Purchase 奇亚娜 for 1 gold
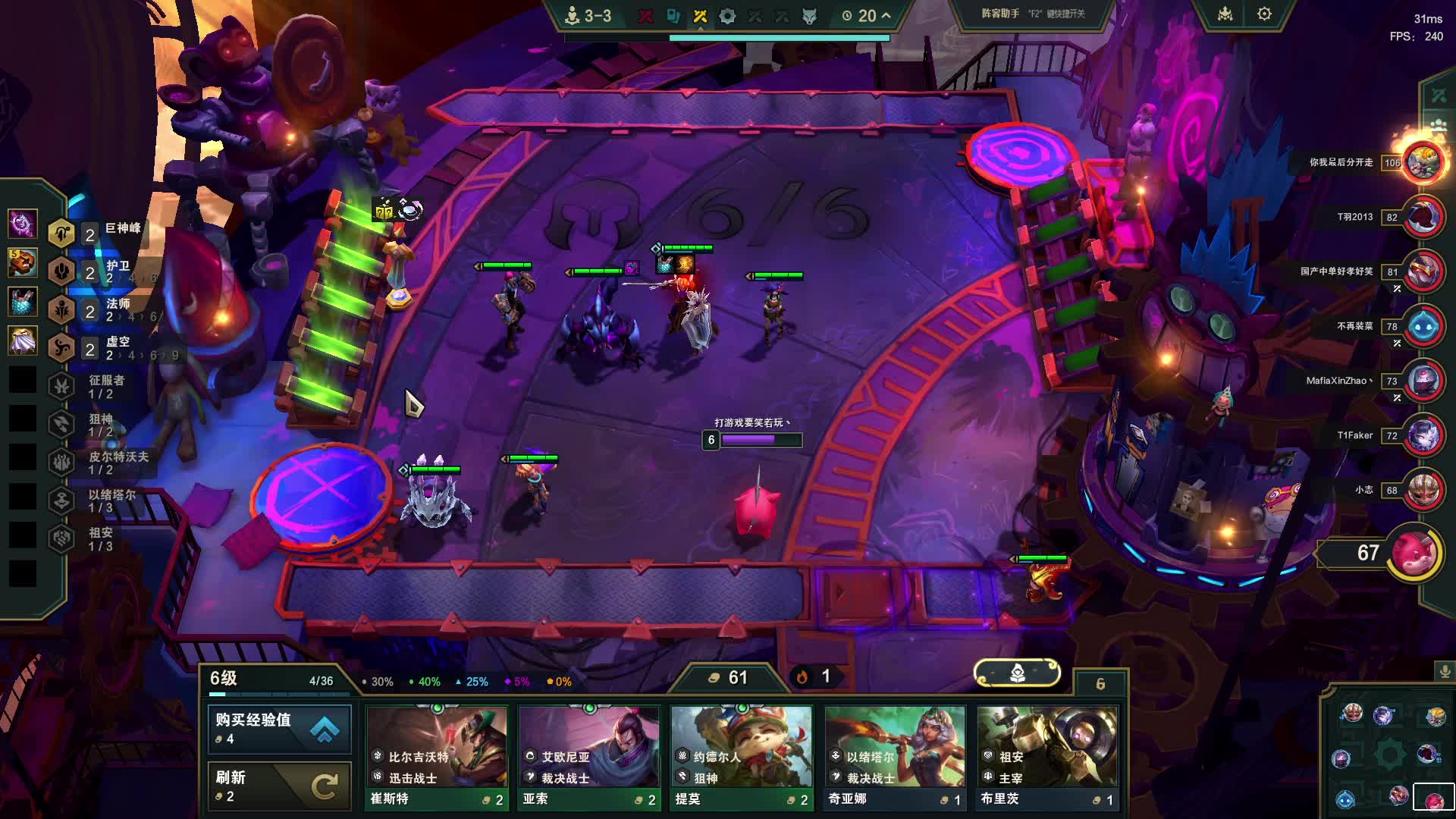The height and width of the screenshot is (819, 1456). click(x=894, y=757)
